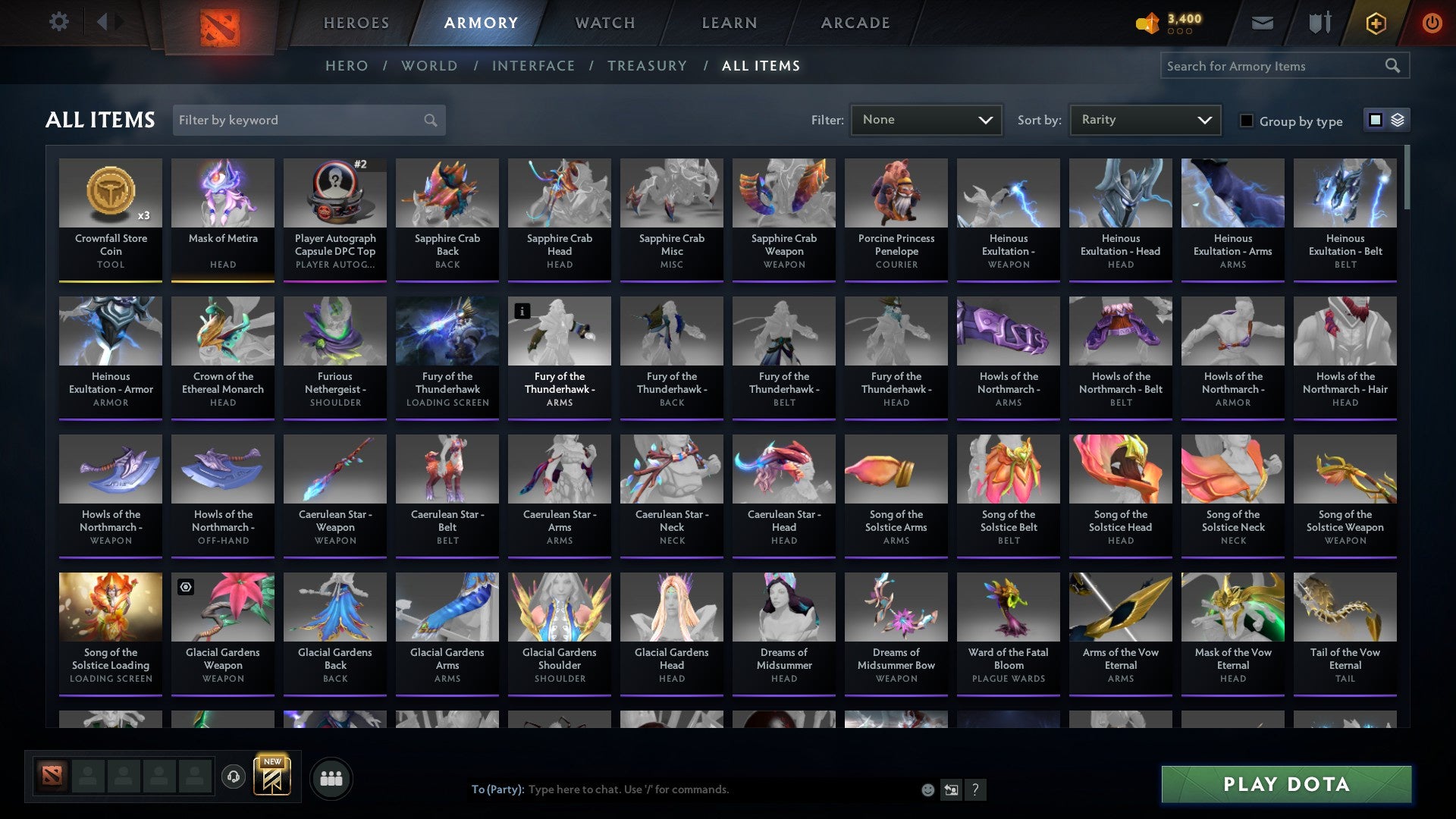The image size is (1456, 819).
Task: Open the Filter dropdown showing None
Action: coord(927,119)
